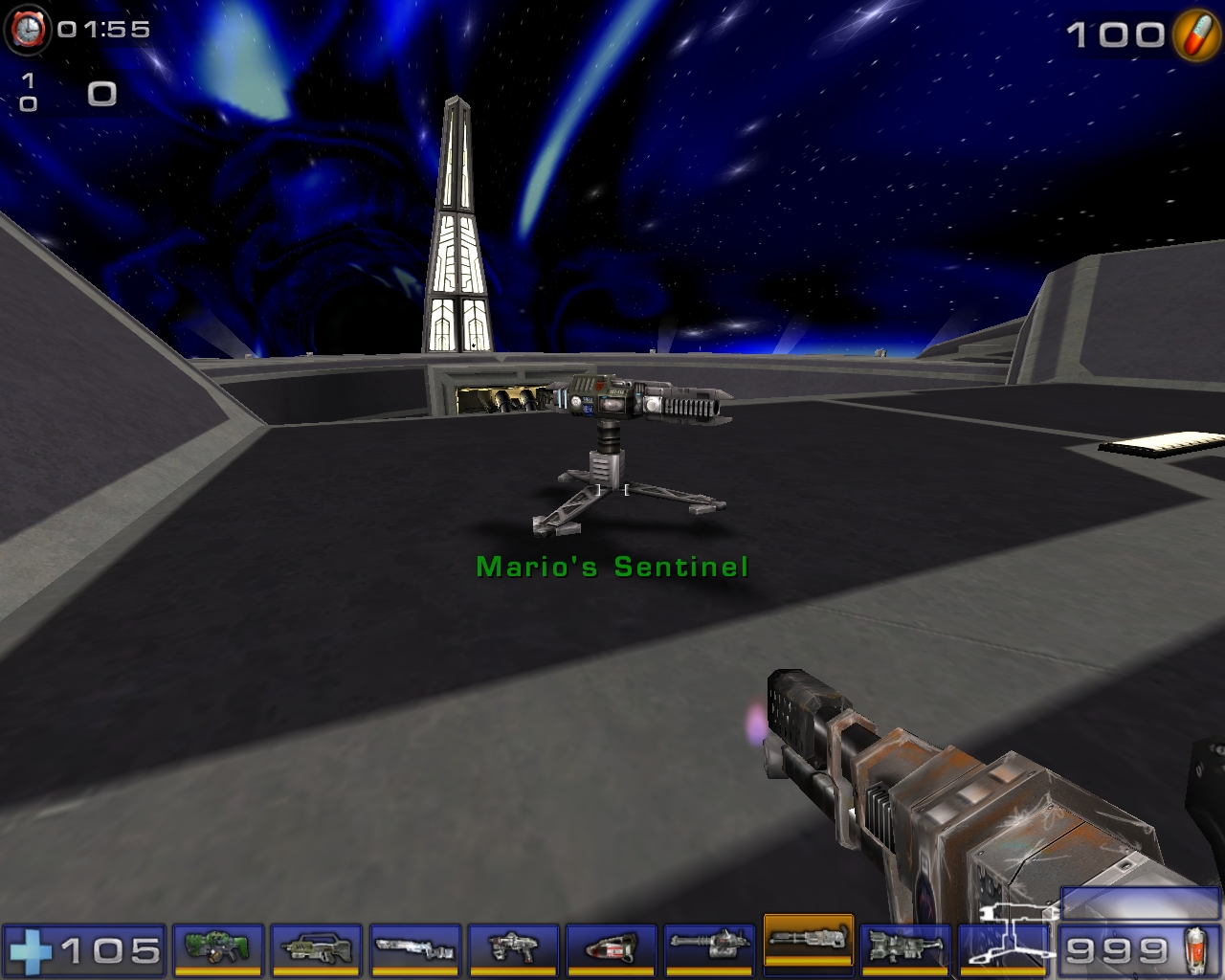The height and width of the screenshot is (980, 1225).
Task: Select the Bio Rifle weapon slot
Action: point(217,951)
